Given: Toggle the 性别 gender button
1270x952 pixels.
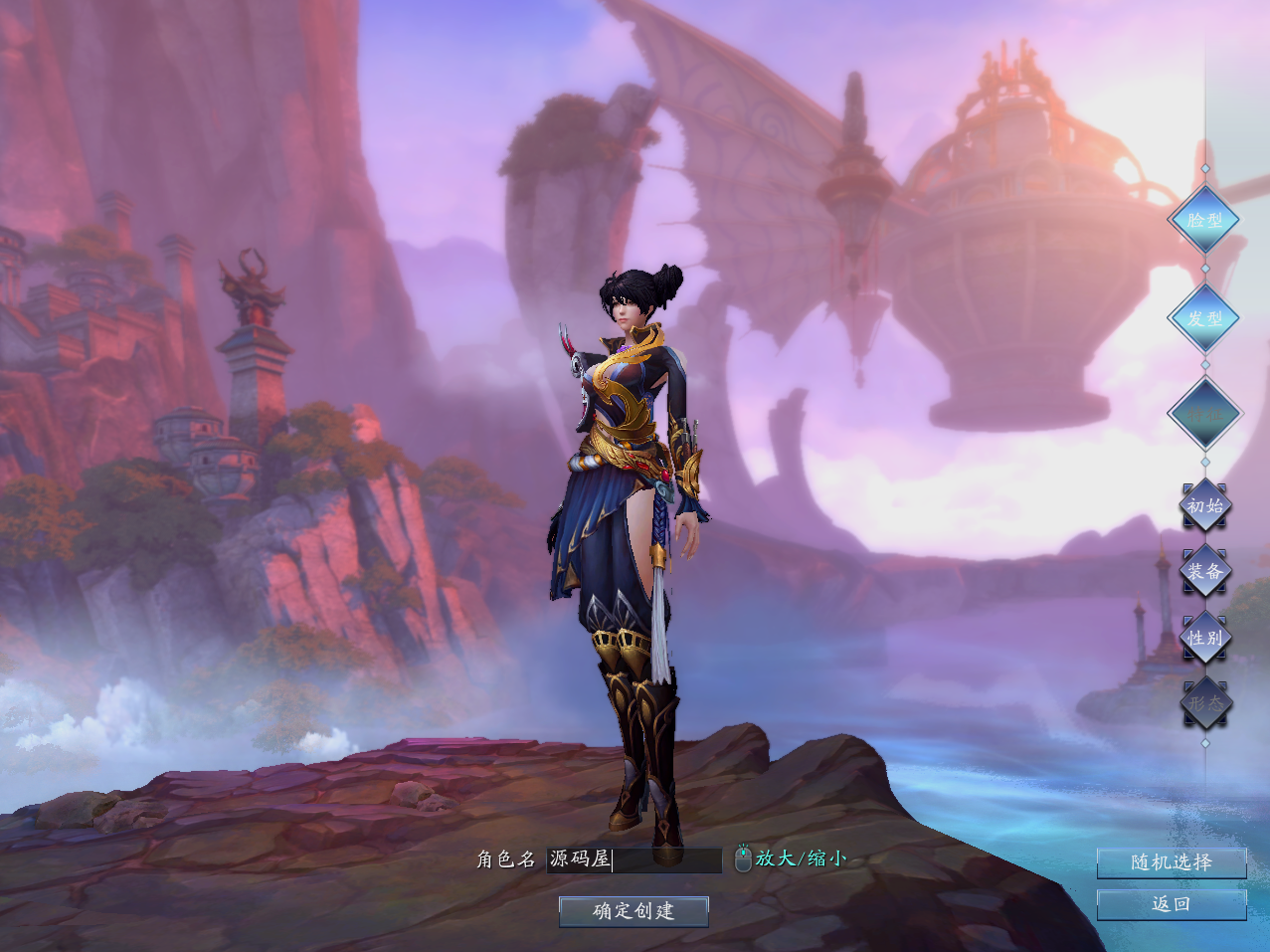Looking at the screenshot, I should (x=1205, y=637).
